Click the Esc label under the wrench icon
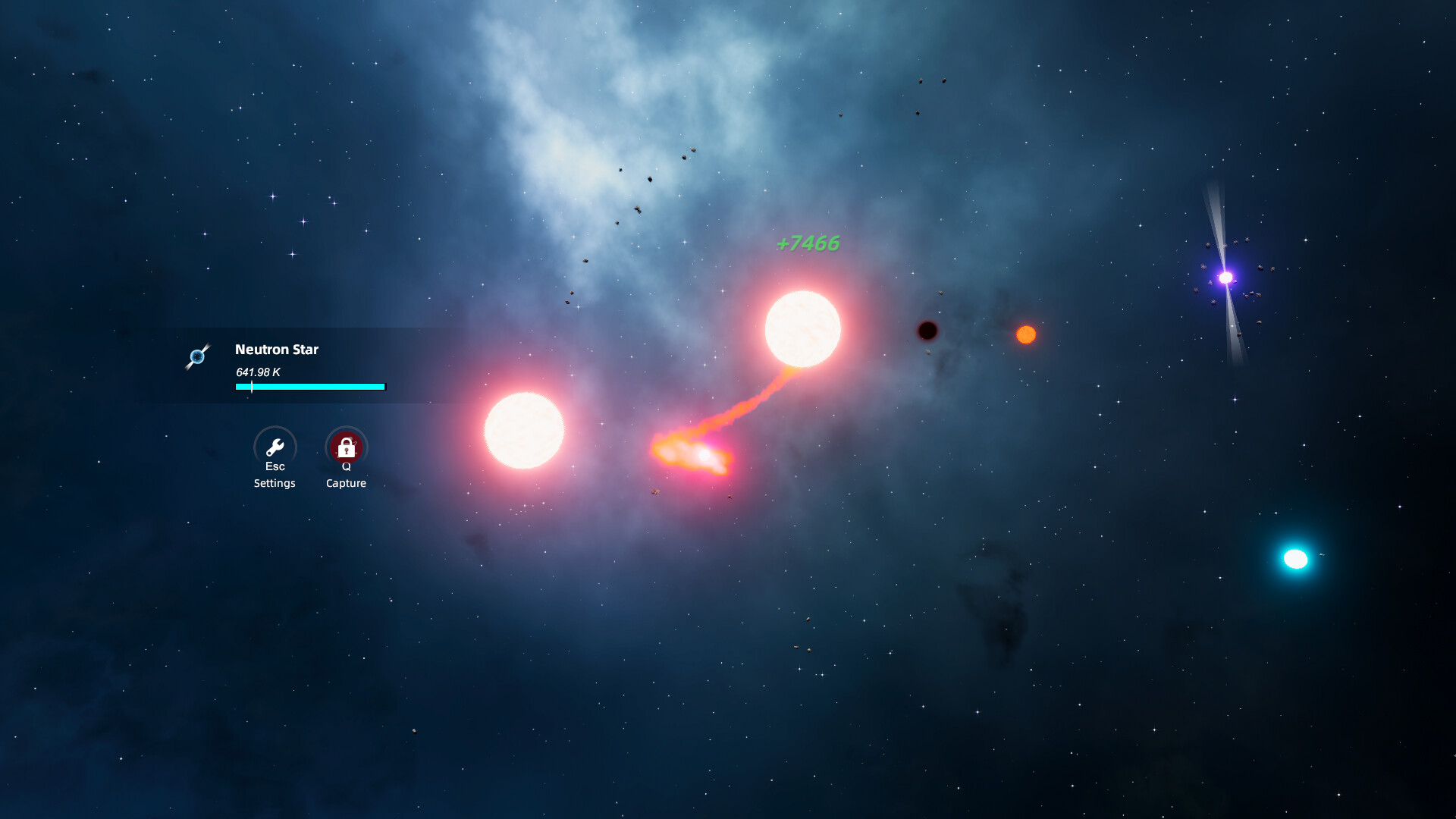This screenshot has height=819, width=1456. pyautogui.click(x=275, y=466)
